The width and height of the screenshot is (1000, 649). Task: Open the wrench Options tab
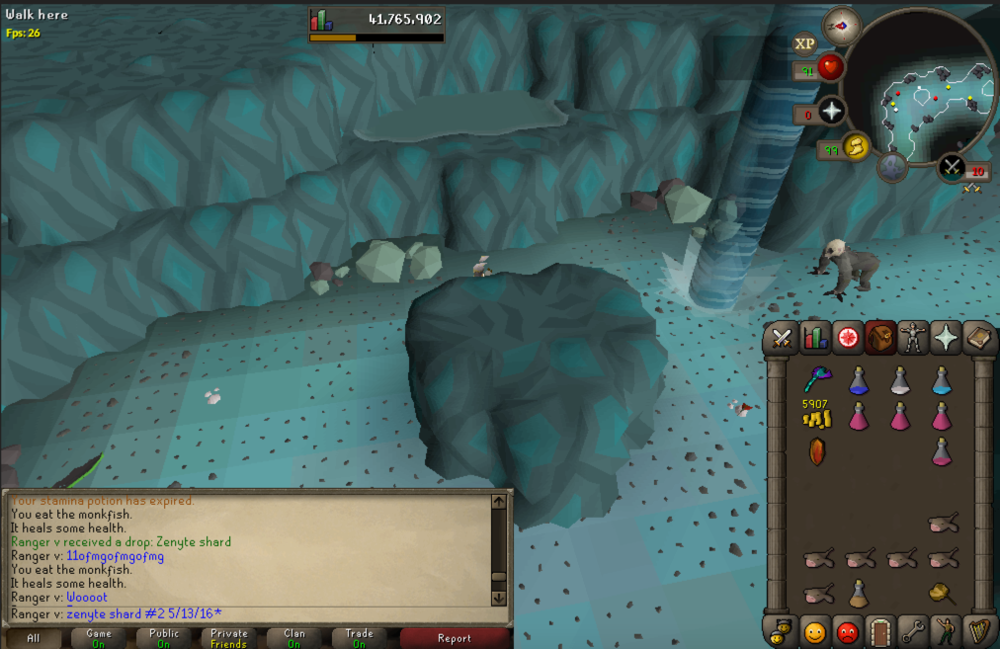[x=913, y=632]
